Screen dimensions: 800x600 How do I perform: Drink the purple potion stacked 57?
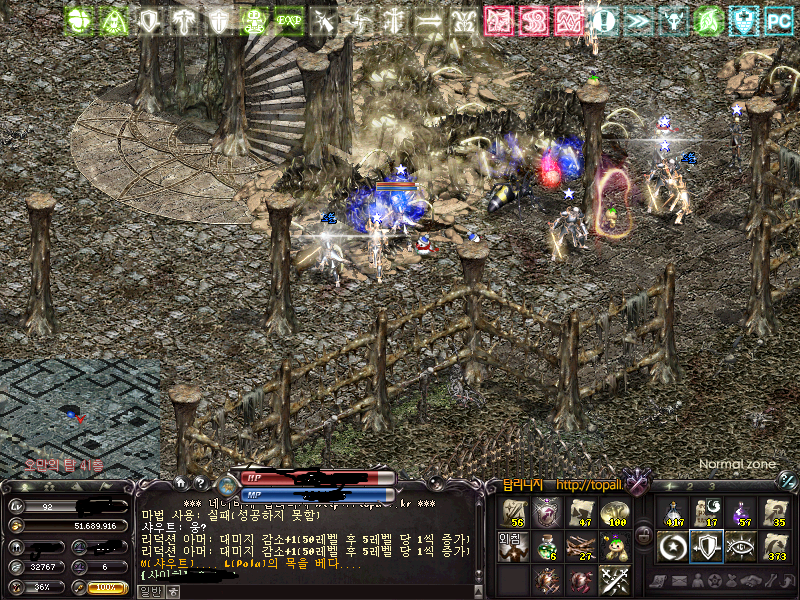(x=740, y=513)
